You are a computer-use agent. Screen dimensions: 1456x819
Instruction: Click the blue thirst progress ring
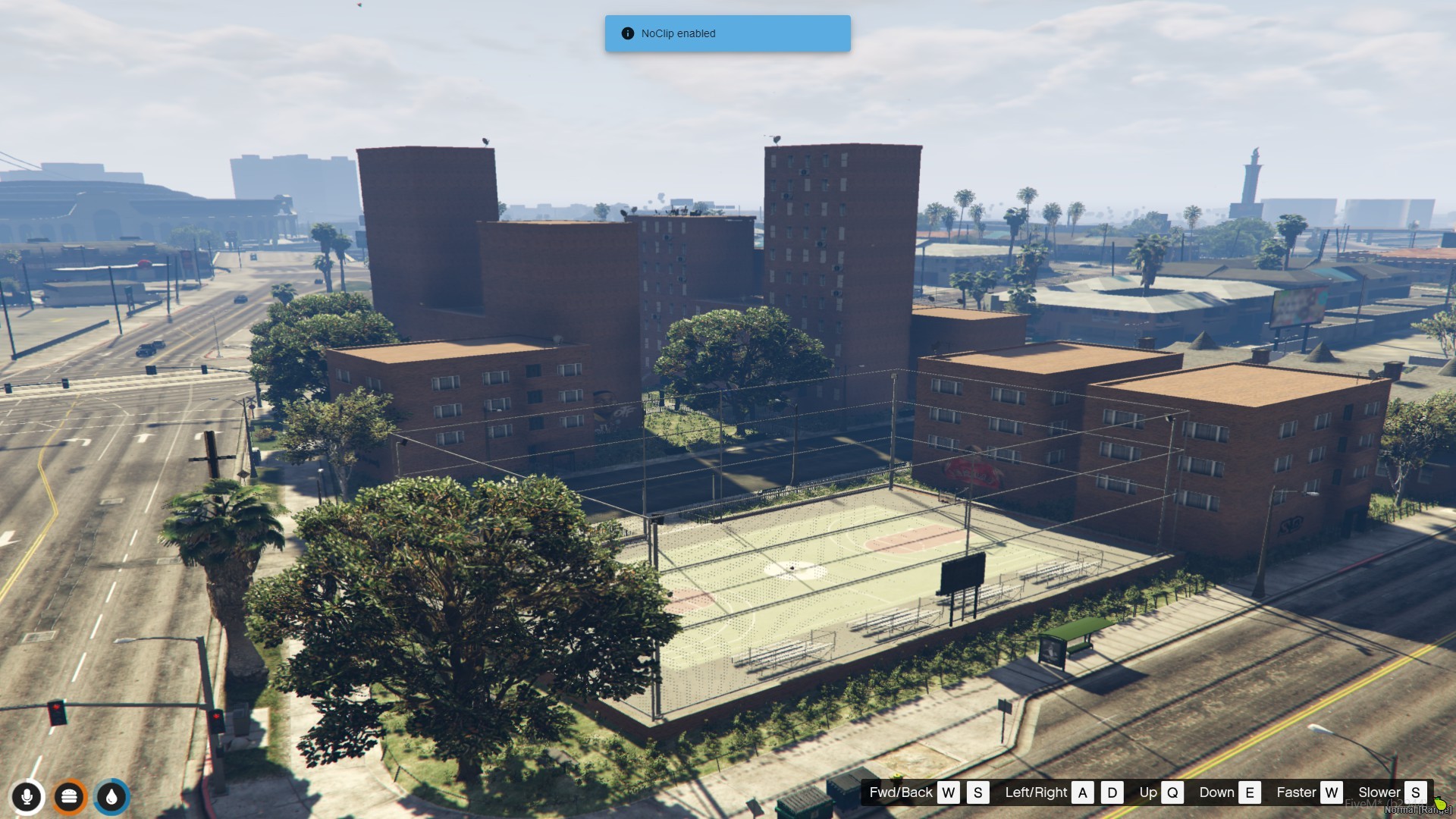(x=111, y=780)
